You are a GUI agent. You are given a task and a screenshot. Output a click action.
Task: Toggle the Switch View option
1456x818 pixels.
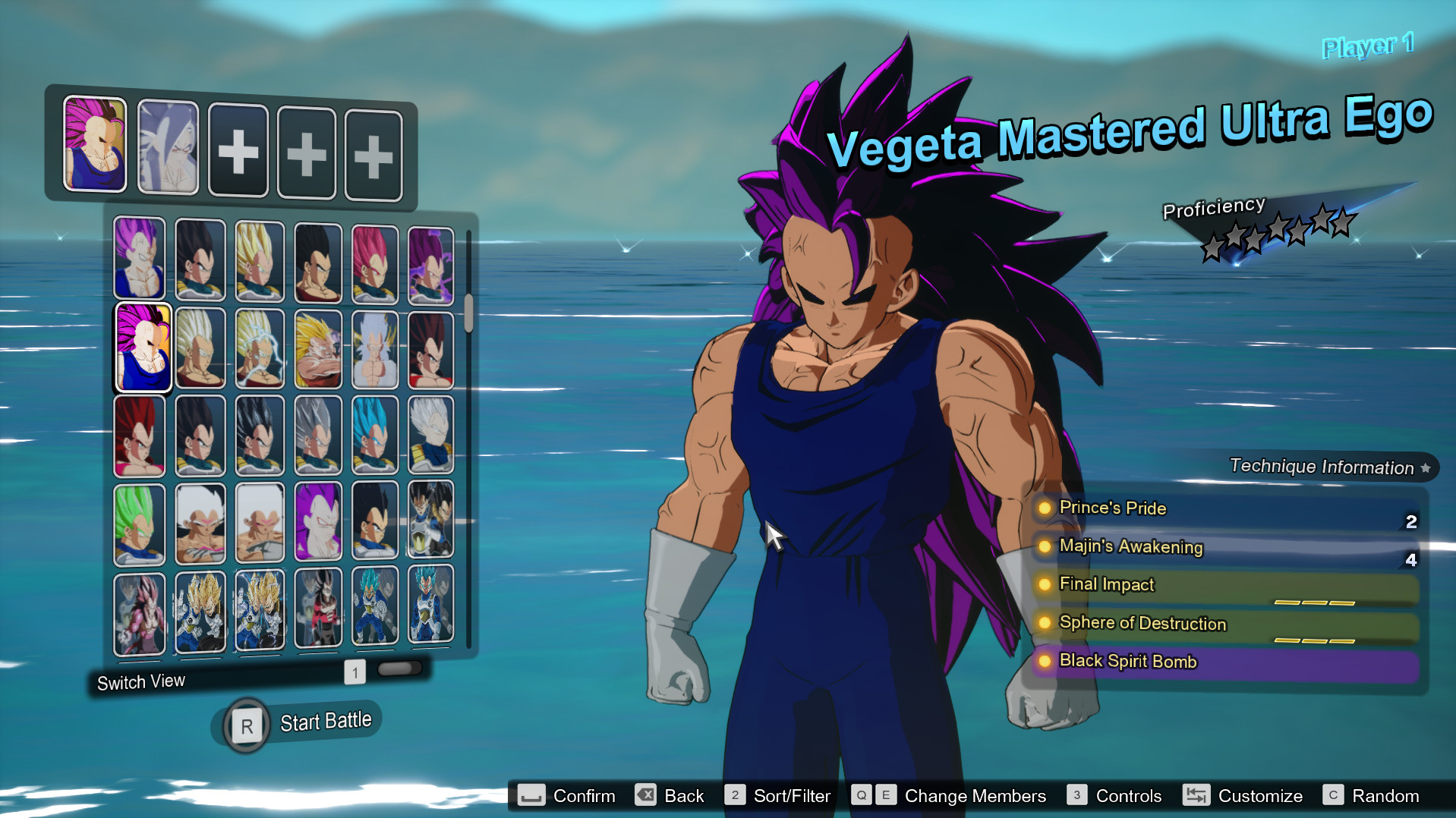141,681
